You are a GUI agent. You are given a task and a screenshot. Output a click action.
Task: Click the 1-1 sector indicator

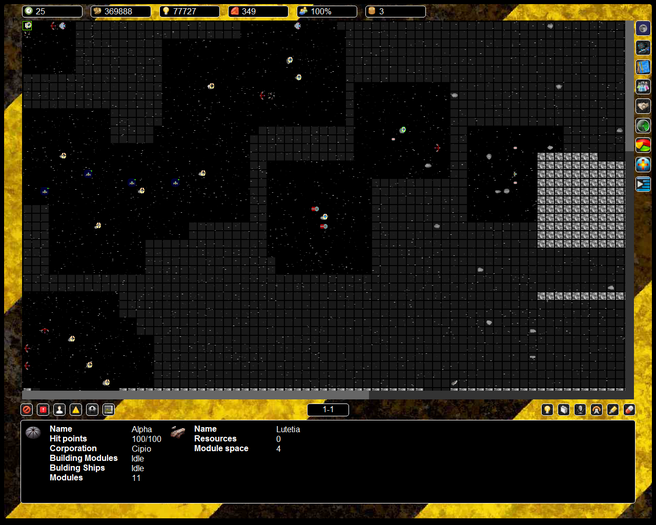(x=328, y=409)
